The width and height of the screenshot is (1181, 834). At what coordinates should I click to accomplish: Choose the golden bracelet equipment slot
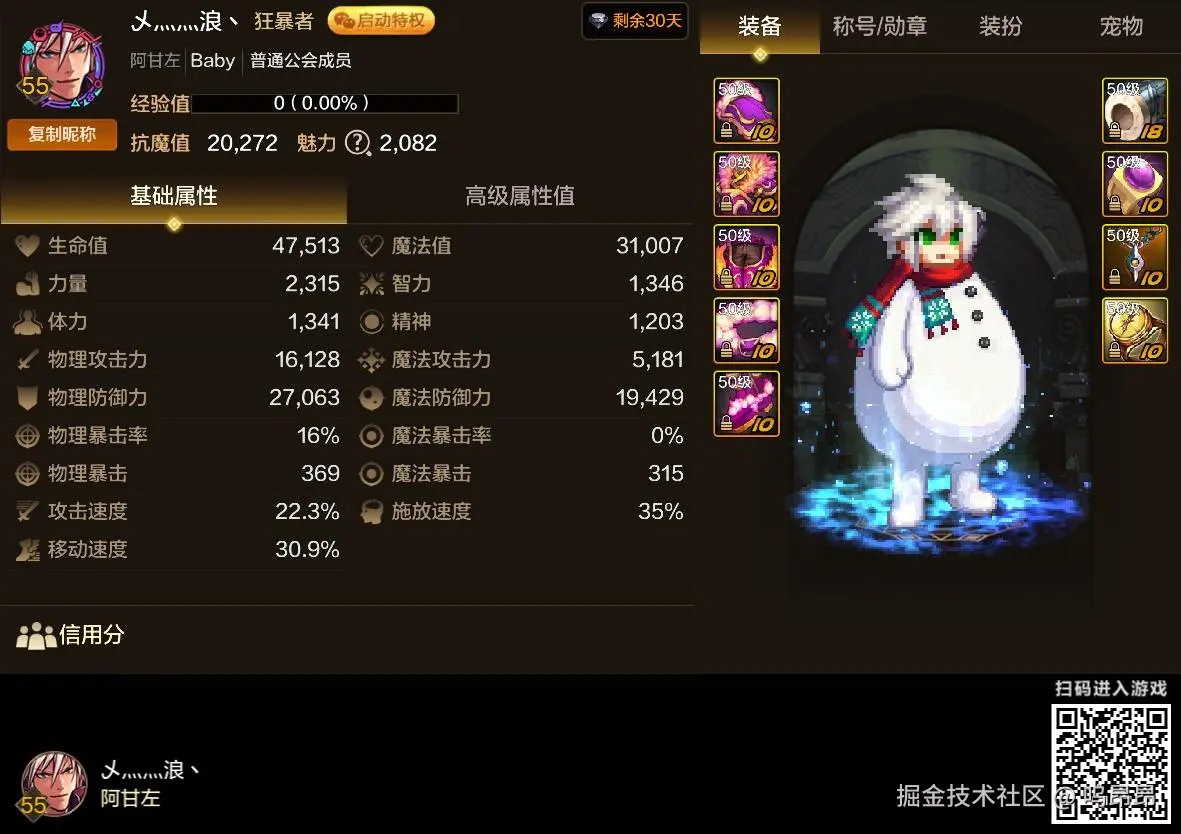[1135, 330]
